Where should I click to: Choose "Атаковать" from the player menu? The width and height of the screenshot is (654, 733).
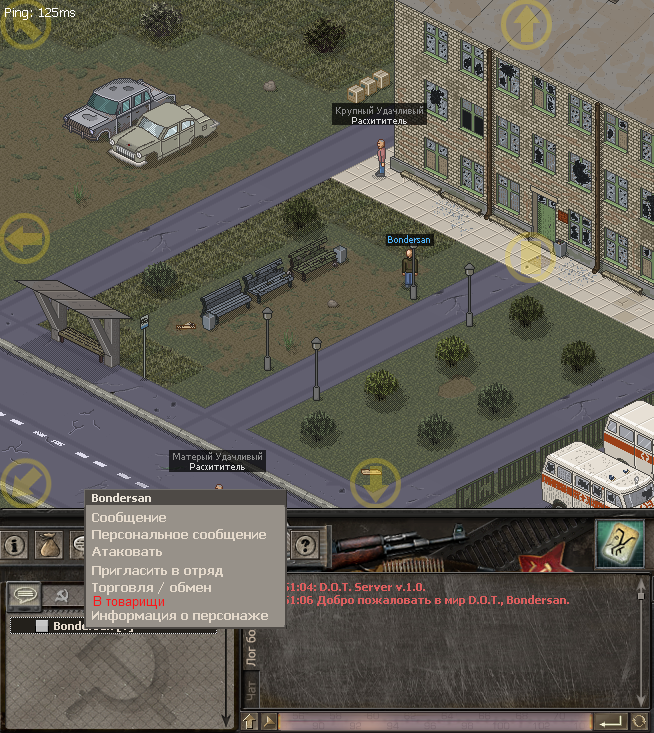[x=127, y=552]
